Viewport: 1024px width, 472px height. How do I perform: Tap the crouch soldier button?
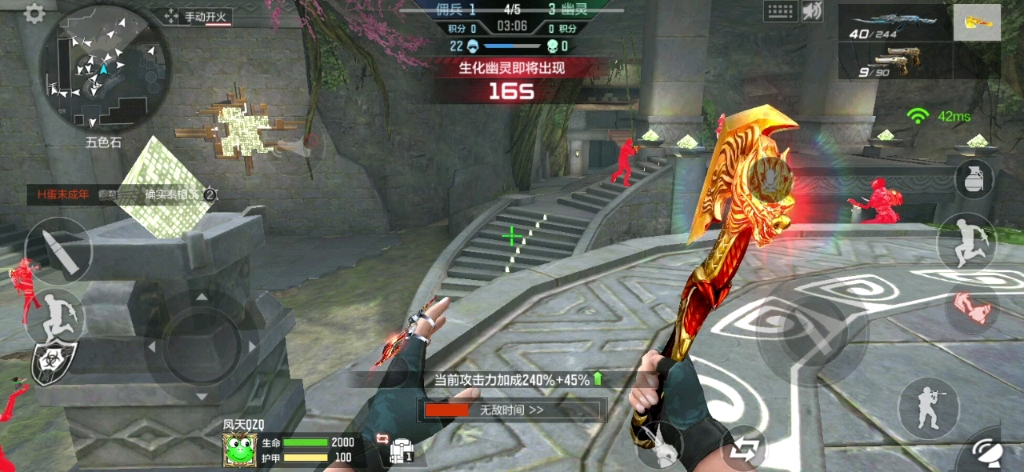coord(927,408)
